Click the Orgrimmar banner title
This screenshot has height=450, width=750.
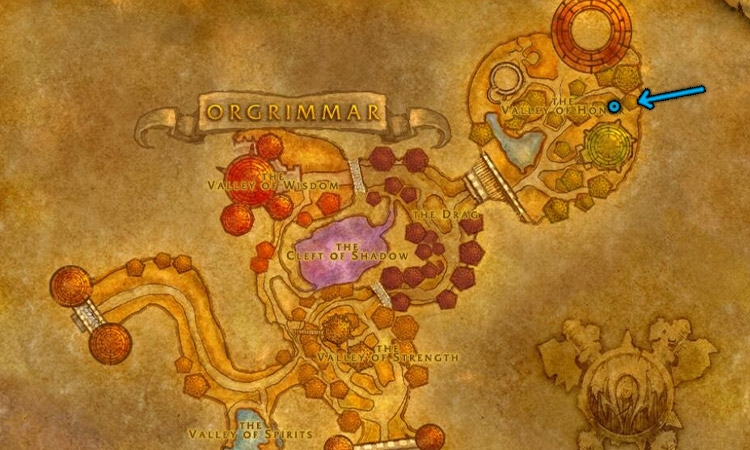tap(292, 111)
